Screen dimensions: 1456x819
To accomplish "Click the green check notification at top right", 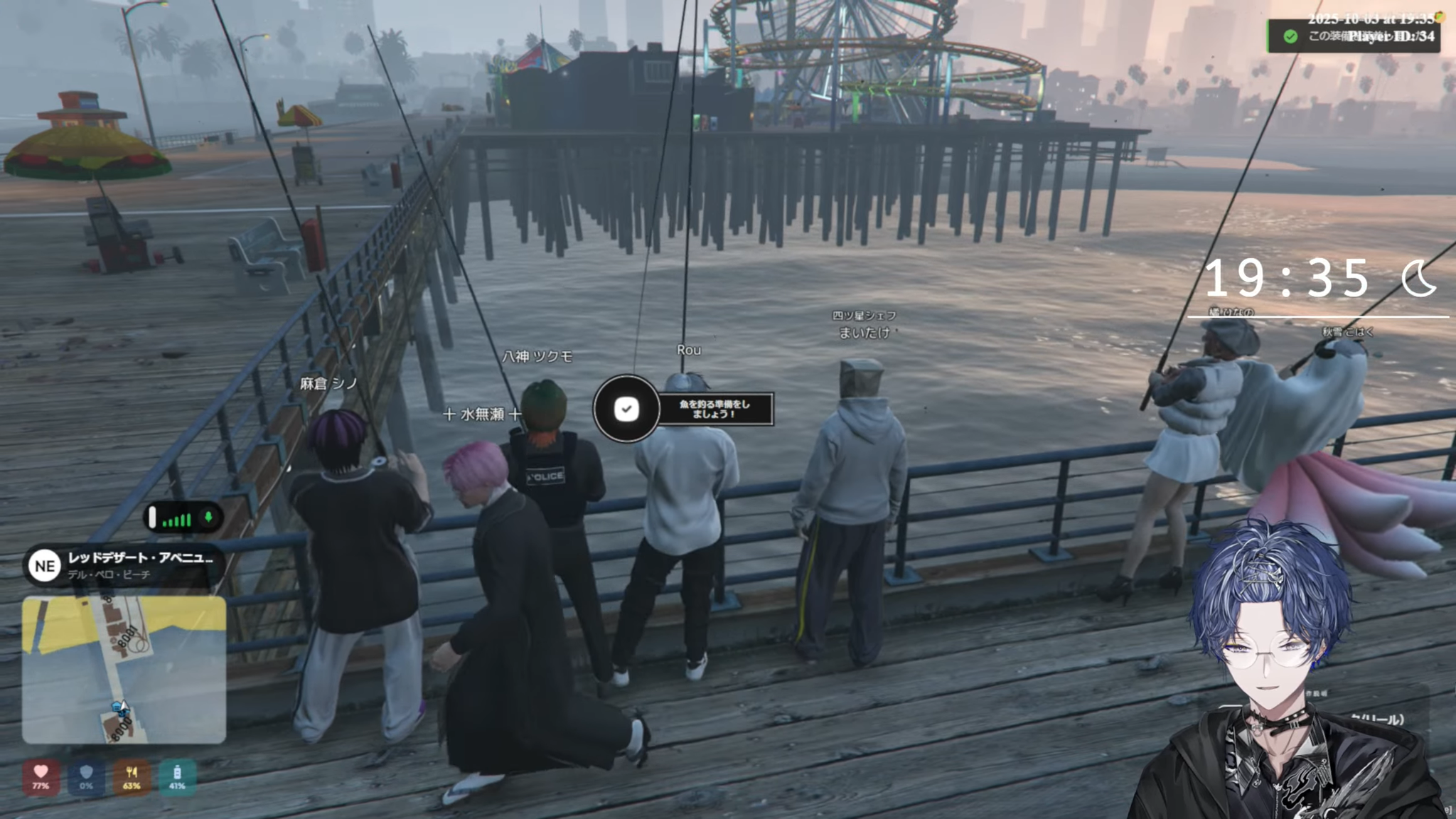I will tap(1291, 36).
